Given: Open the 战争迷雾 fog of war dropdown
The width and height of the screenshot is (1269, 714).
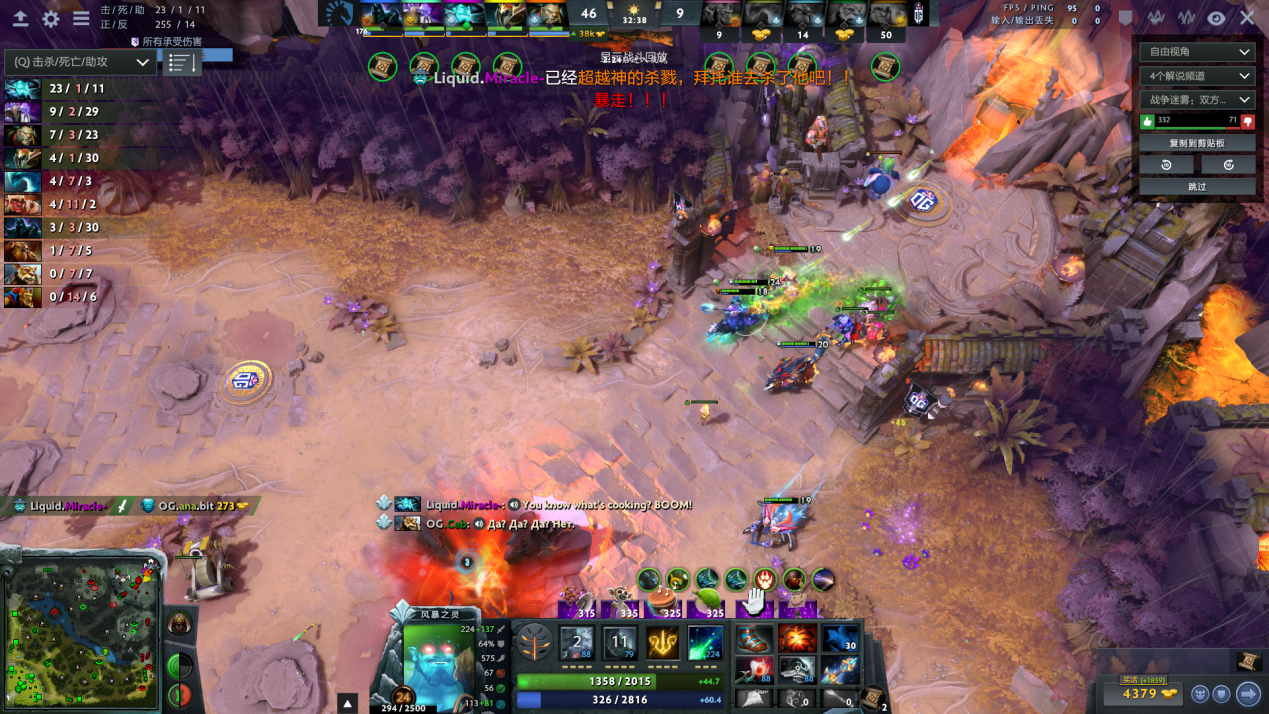Looking at the screenshot, I should [1197, 100].
